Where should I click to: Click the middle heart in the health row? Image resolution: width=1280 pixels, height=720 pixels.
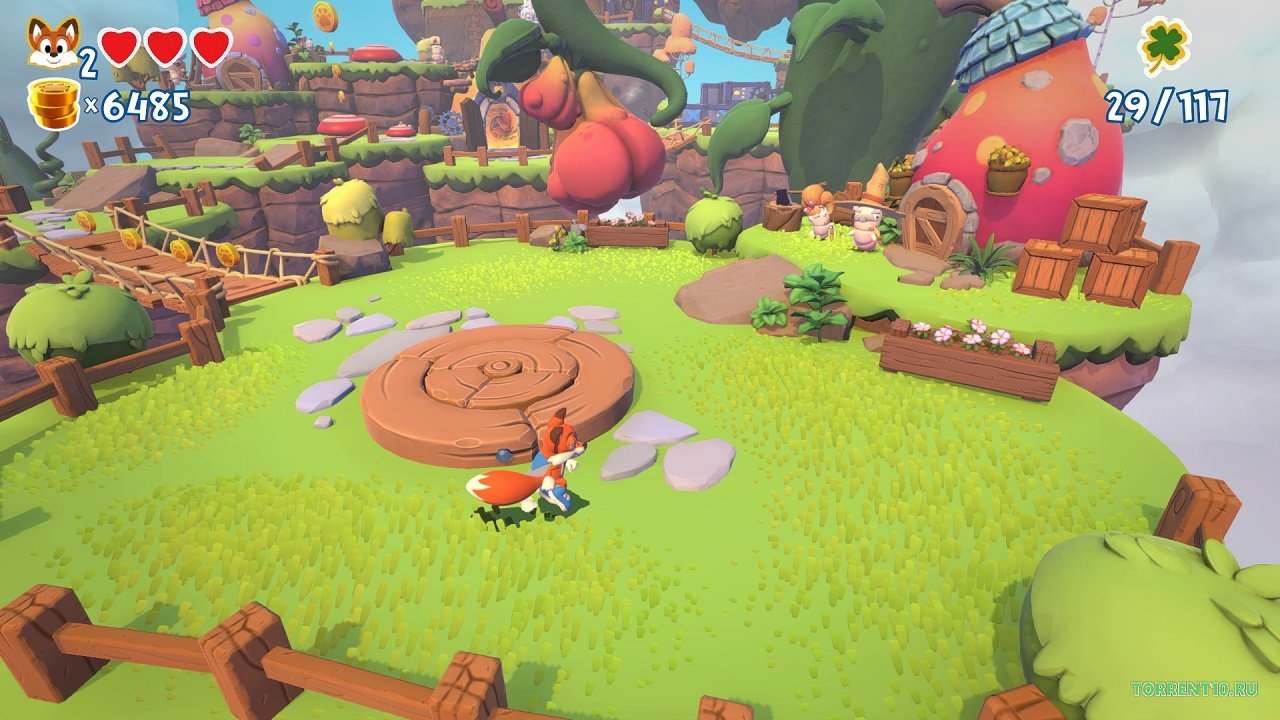pyautogui.click(x=164, y=45)
